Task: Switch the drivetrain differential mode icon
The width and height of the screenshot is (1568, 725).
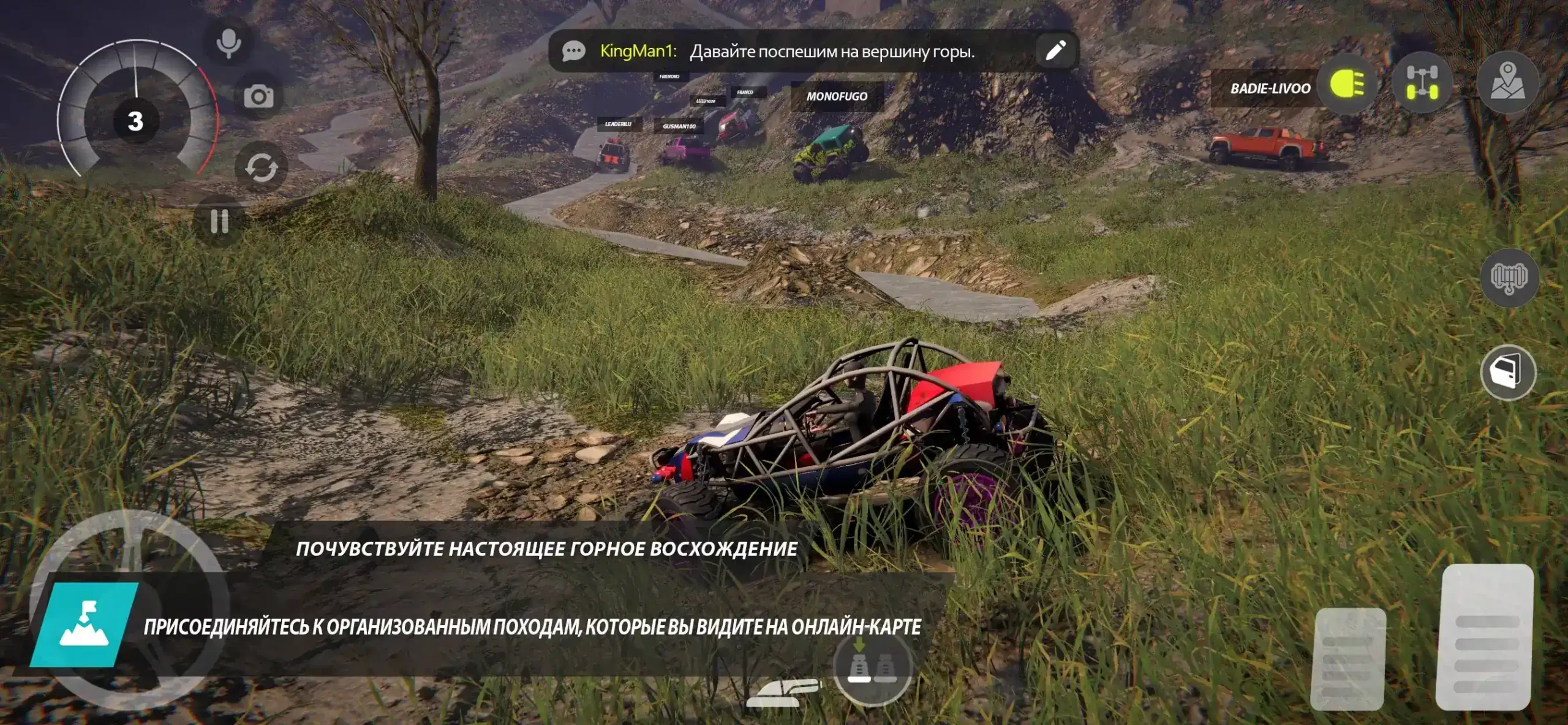Action: [x=1422, y=83]
